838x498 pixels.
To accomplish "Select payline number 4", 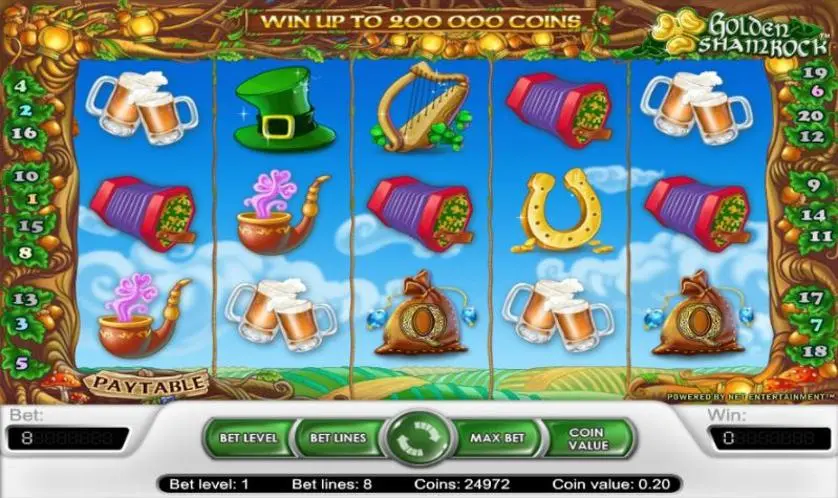I will [21, 86].
